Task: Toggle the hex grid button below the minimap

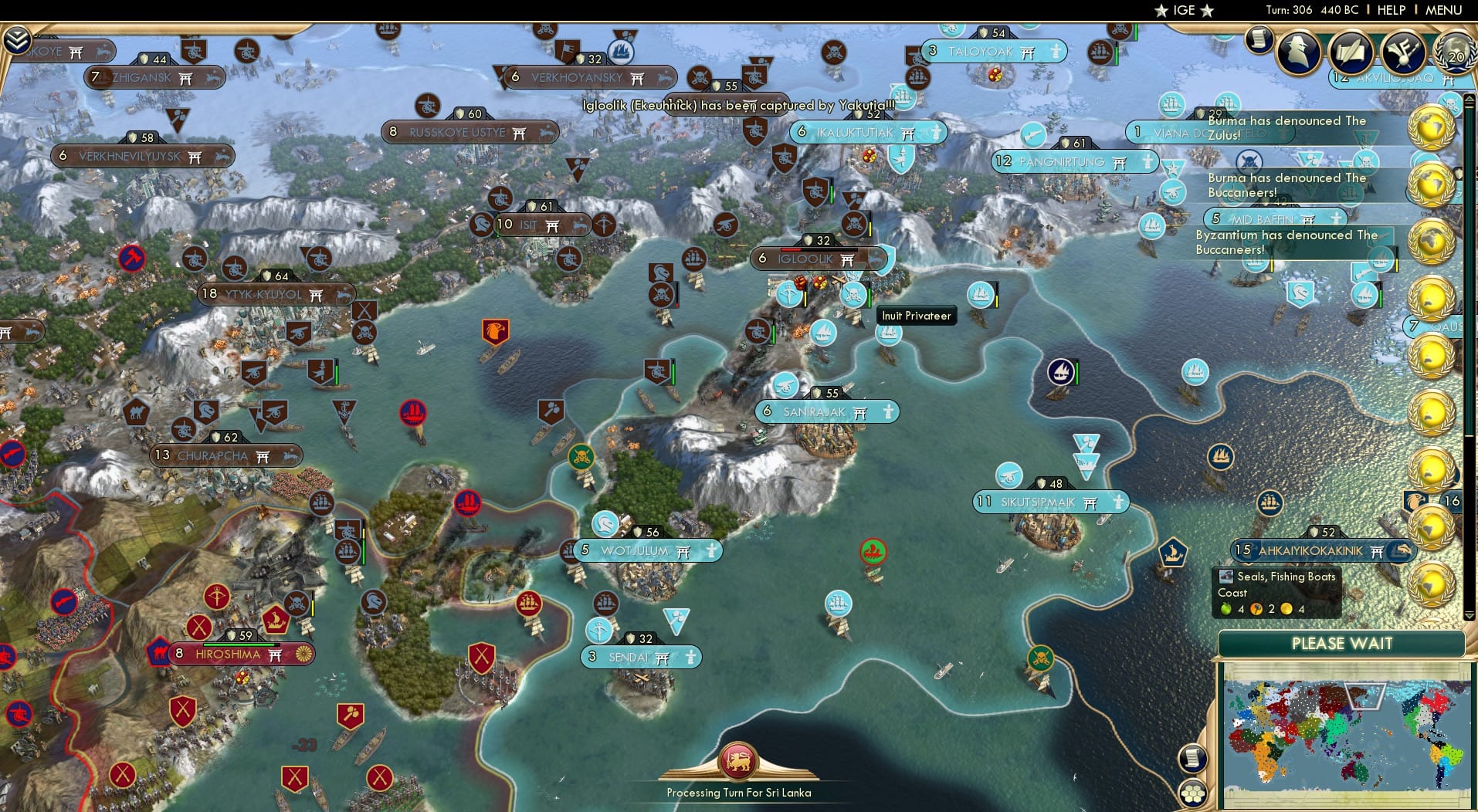Action: tap(1192, 791)
